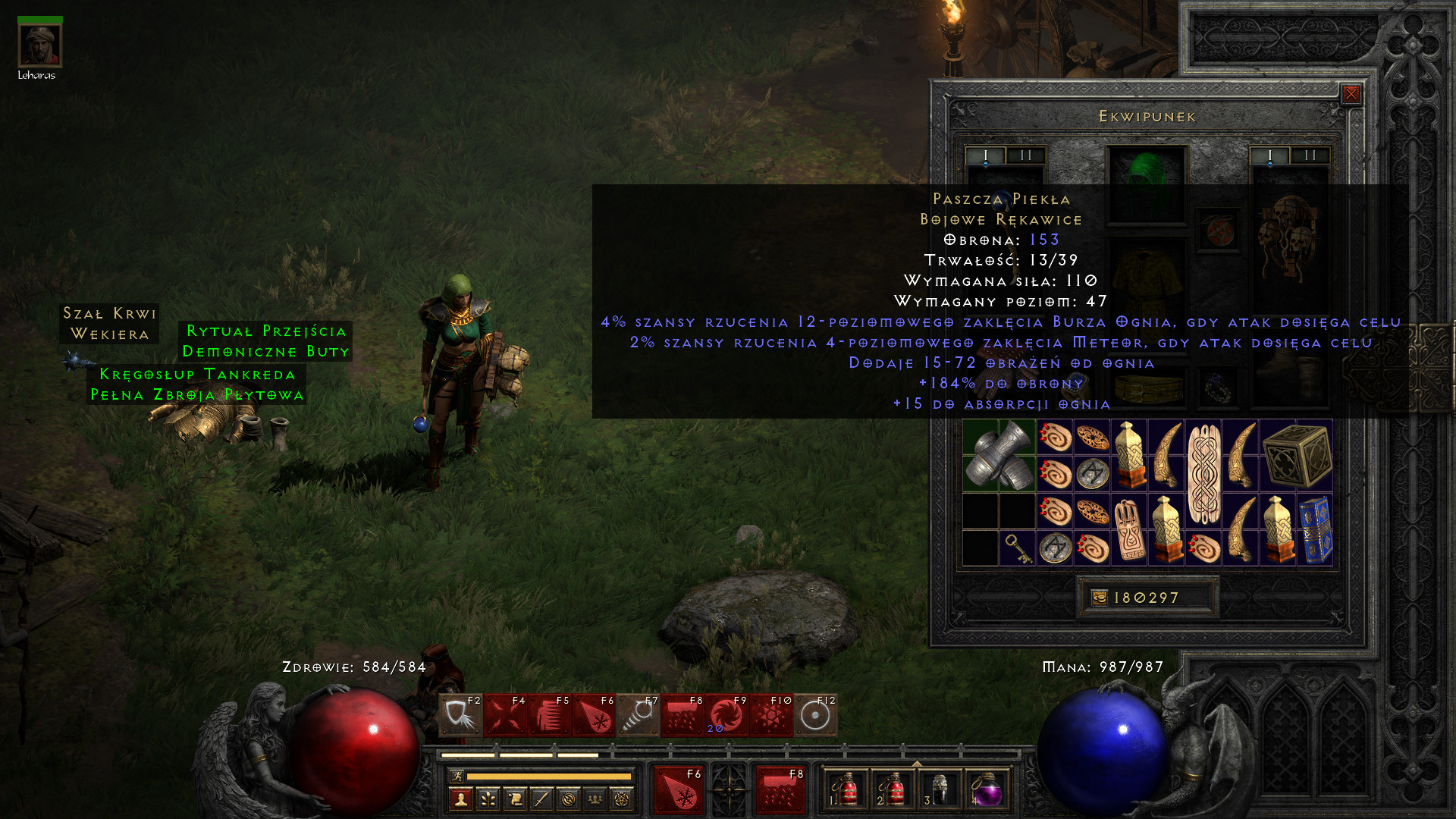Open the quest log scroll button
Viewport: 1456px width, 819px height.
tap(515, 799)
